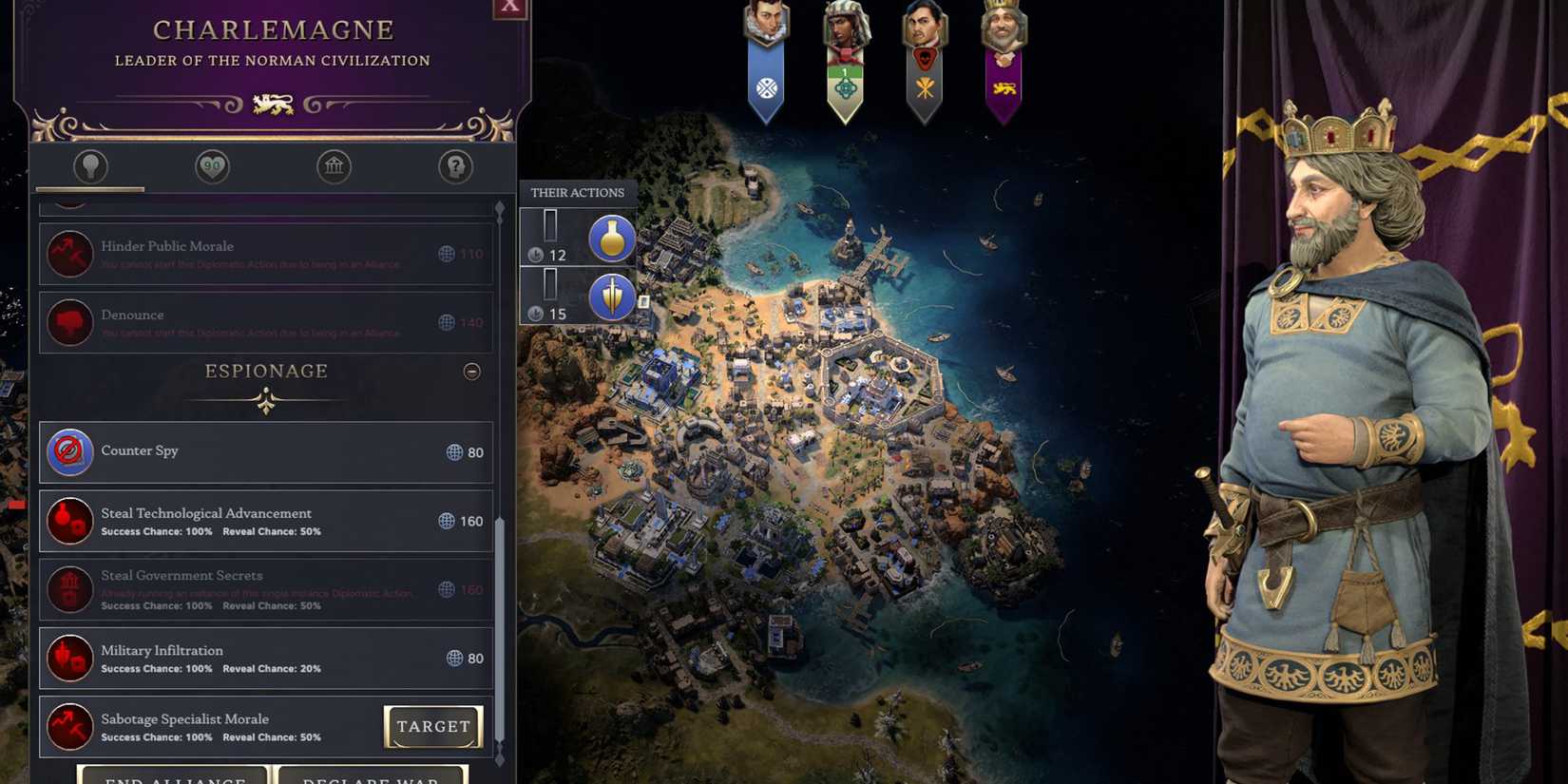Switch to the lightbulb diplomacy tab

click(89, 166)
